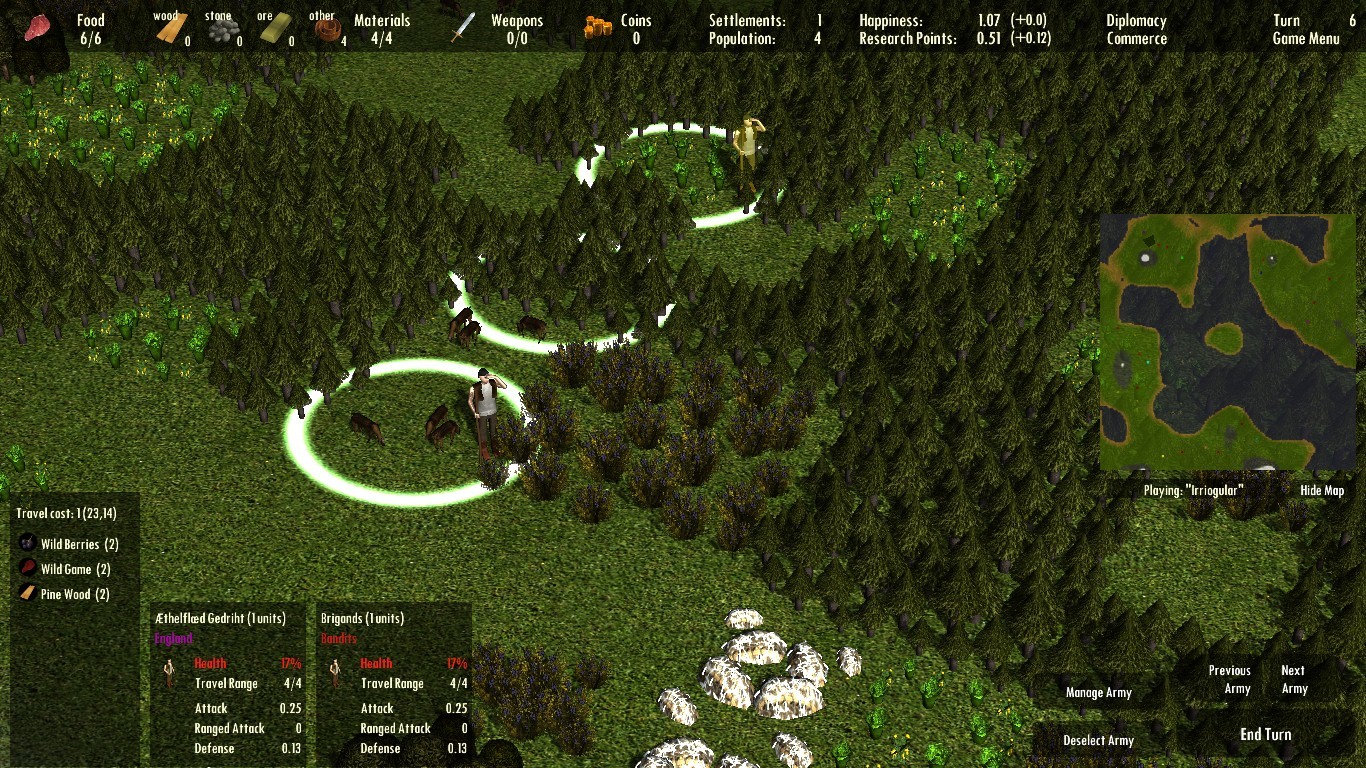
Task: Click the Brigands Health 17% bar
Action: point(415,663)
